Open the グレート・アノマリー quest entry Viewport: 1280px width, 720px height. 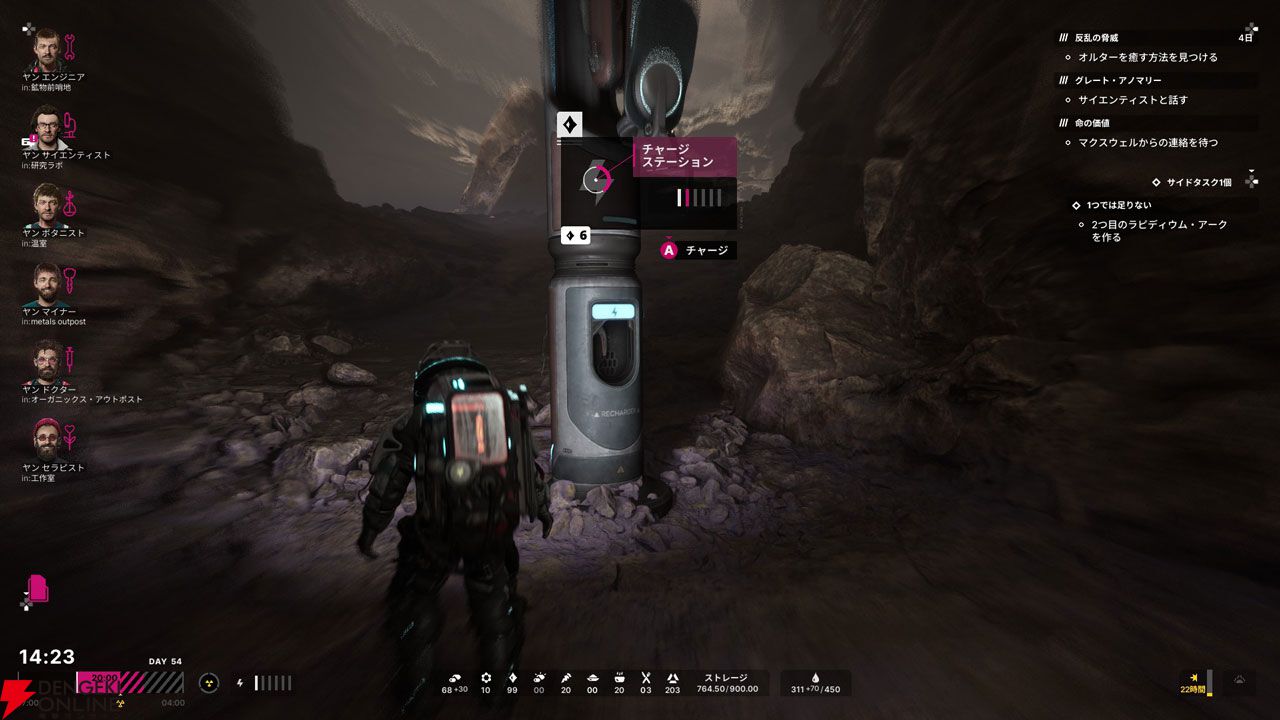click(1120, 80)
